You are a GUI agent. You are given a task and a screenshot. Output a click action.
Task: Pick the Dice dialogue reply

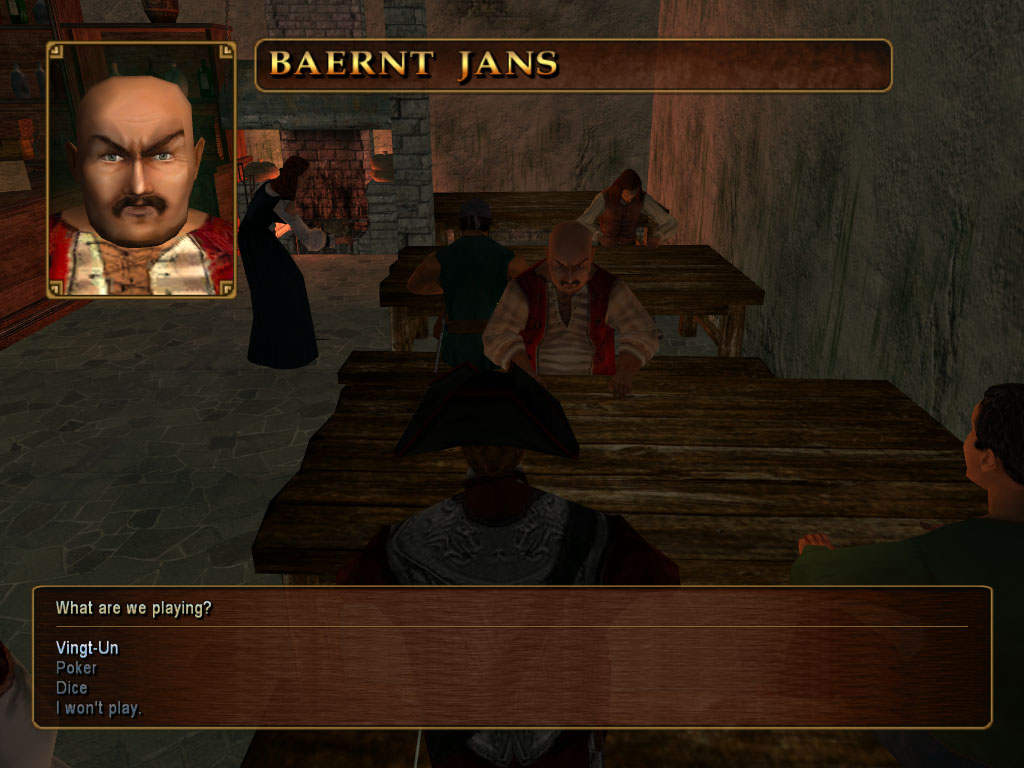point(72,688)
